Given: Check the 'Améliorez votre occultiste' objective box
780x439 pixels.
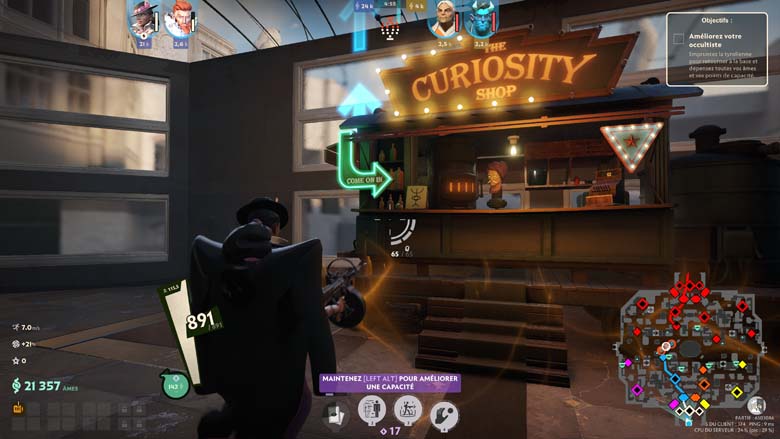Looking at the screenshot, I should 678,39.
